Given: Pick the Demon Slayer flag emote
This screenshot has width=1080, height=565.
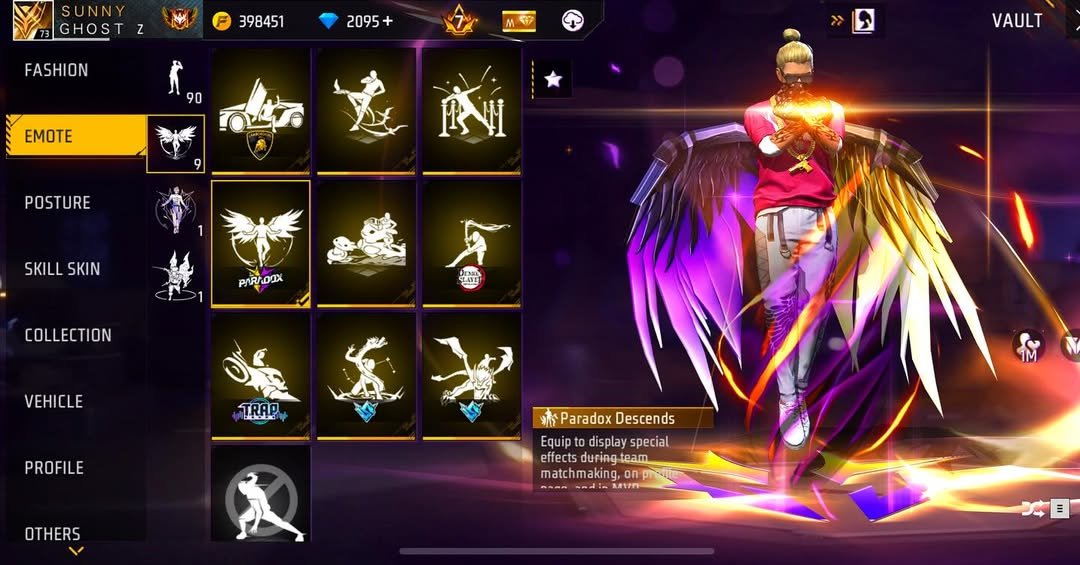Looking at the screenshot, I should tap(471, 243).
